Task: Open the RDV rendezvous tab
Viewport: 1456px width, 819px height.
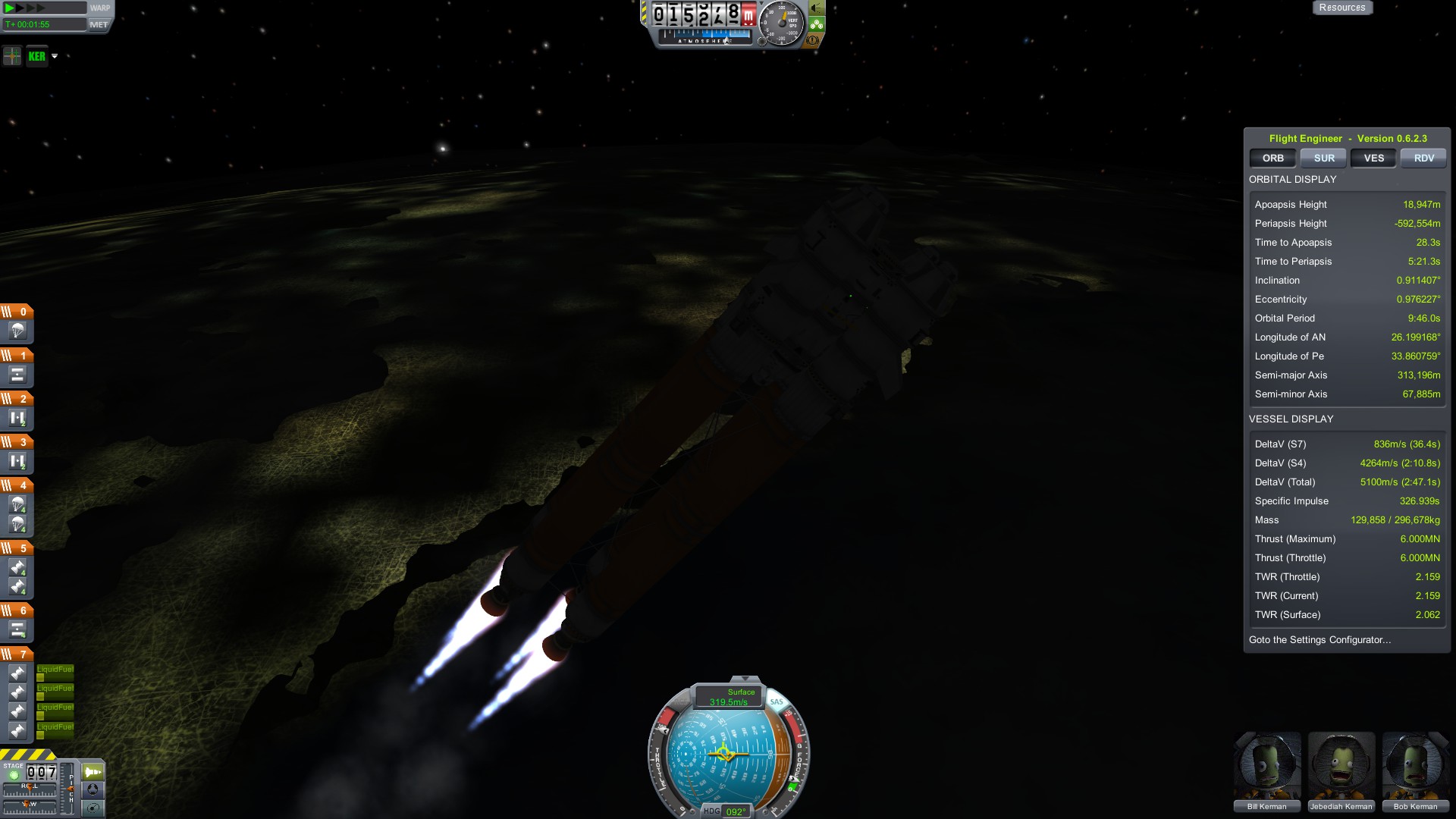Action: click(1423, 158)
